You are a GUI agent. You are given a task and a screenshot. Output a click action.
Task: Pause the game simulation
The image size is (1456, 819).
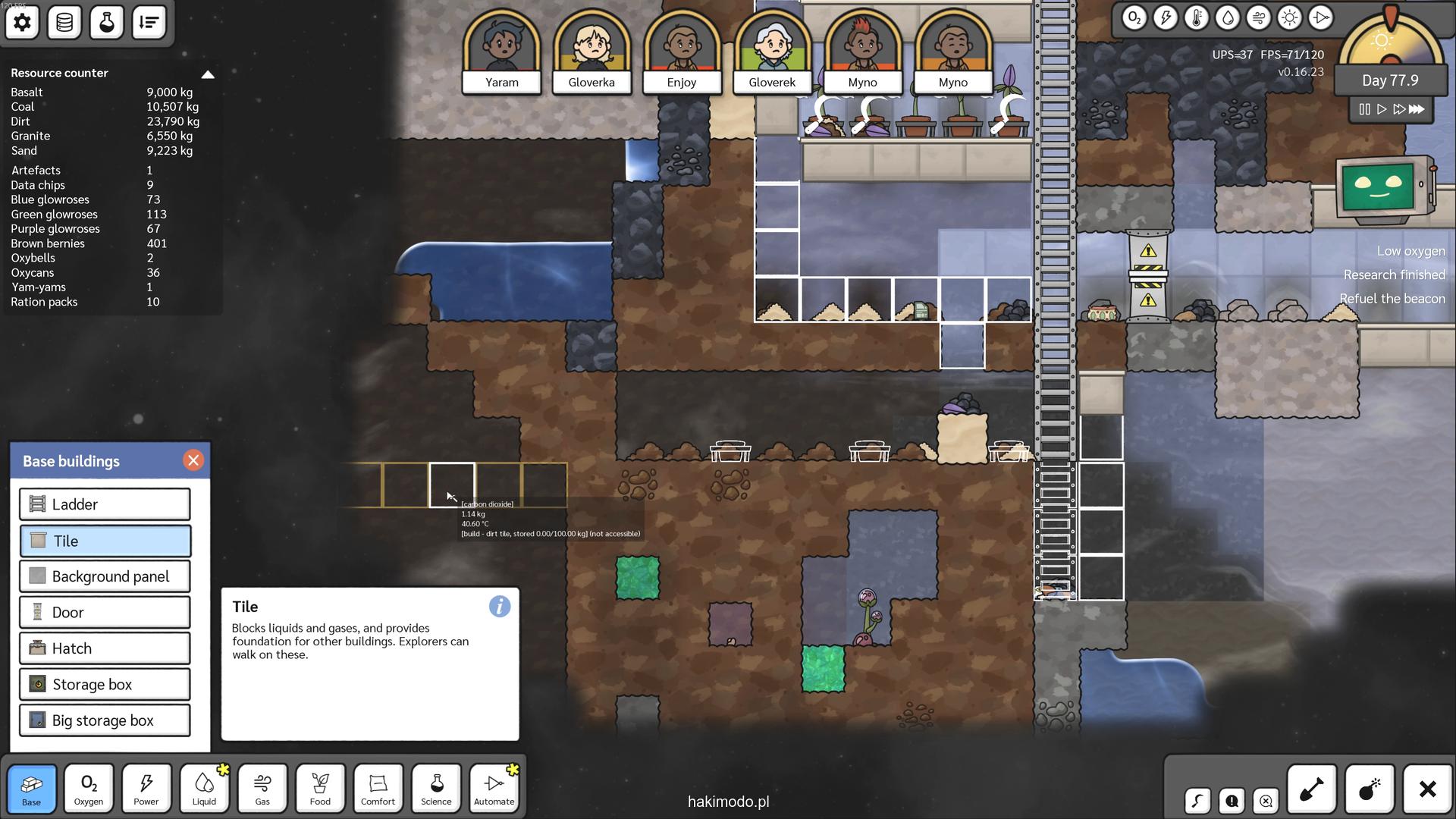[1364, 109]
